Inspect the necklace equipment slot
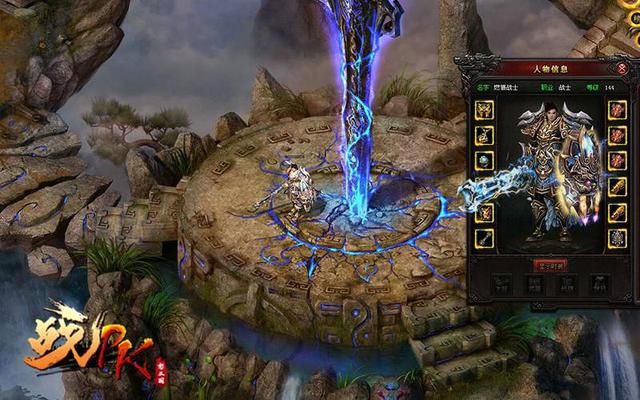 click(484, 135)
